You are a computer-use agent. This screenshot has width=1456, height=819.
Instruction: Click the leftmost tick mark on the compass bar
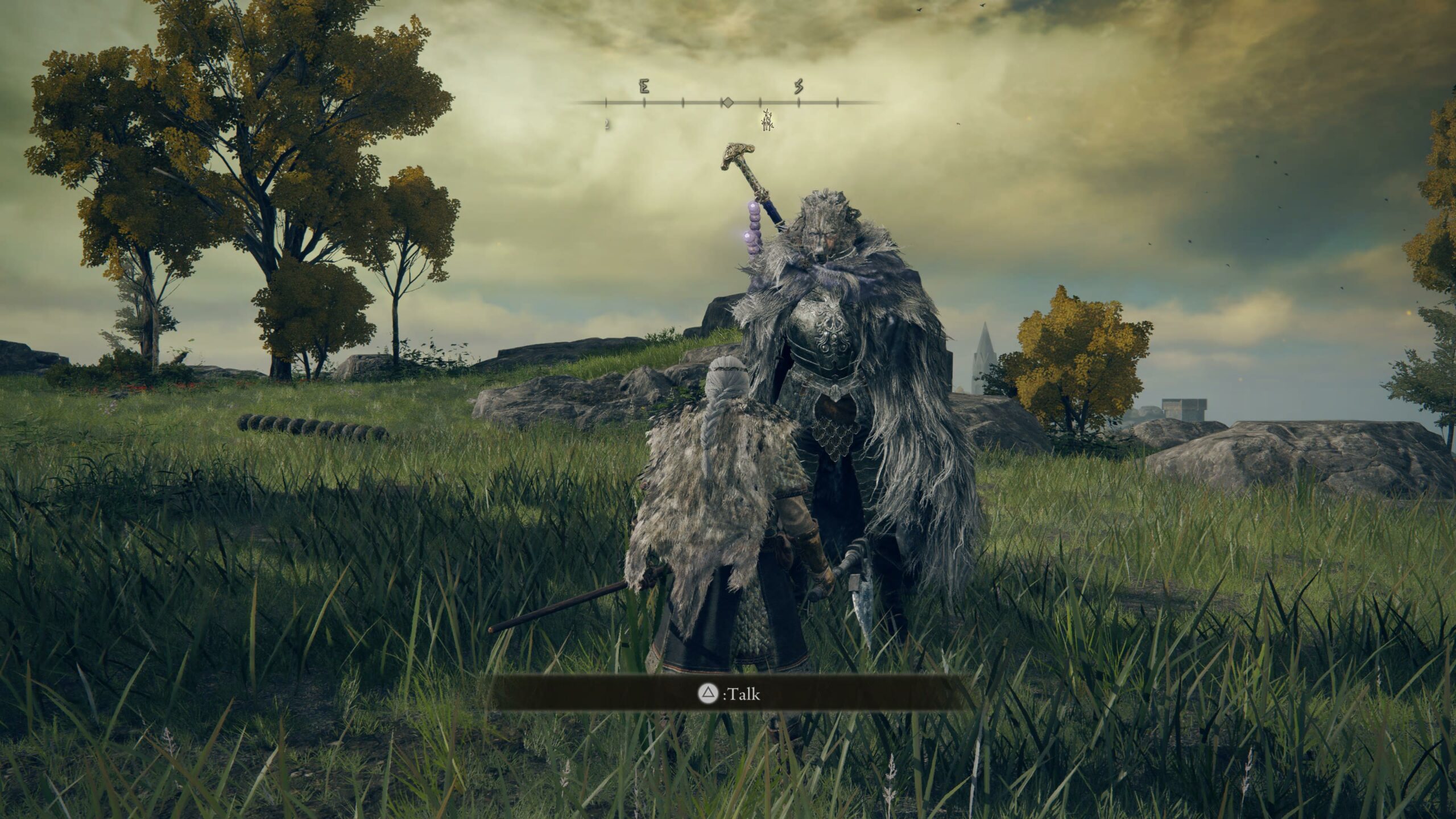(x=606, y=104)
